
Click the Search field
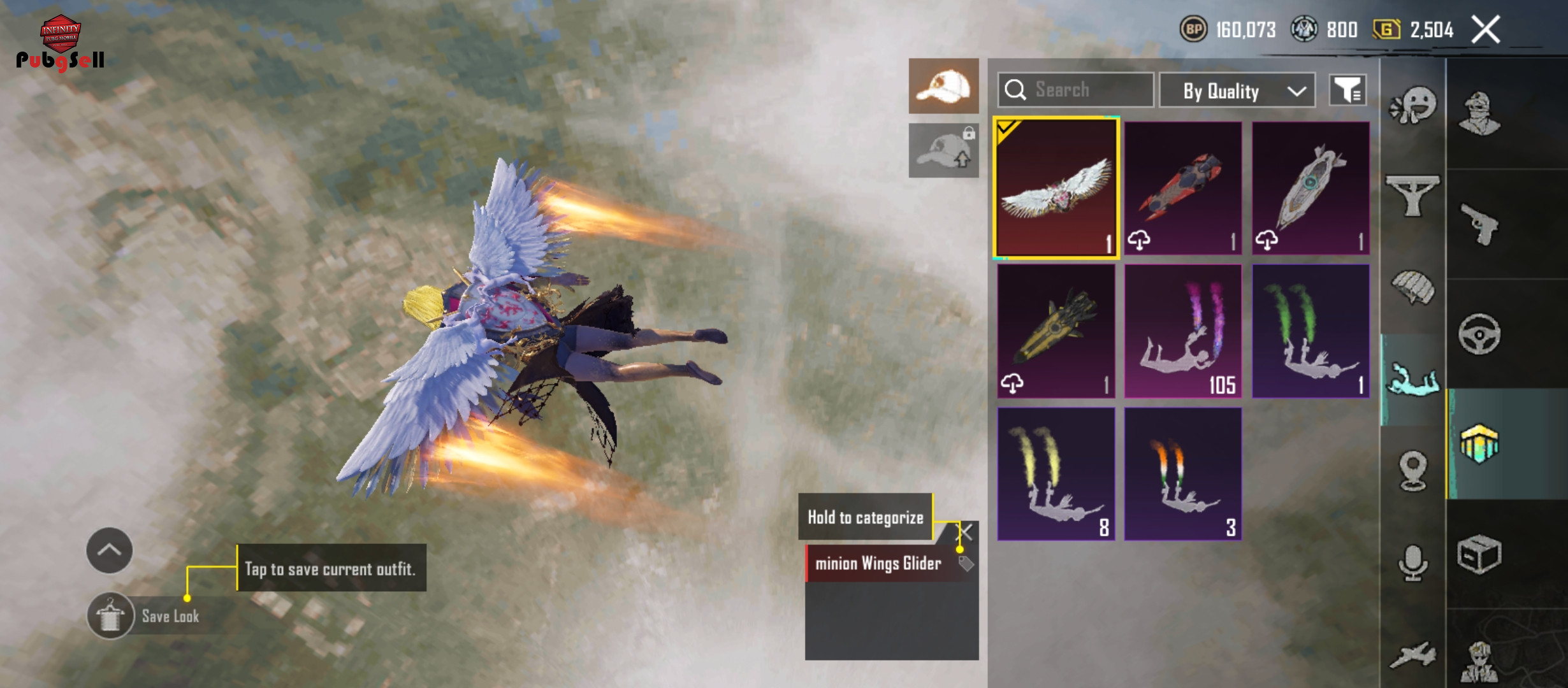click(x=1076, y=90)
